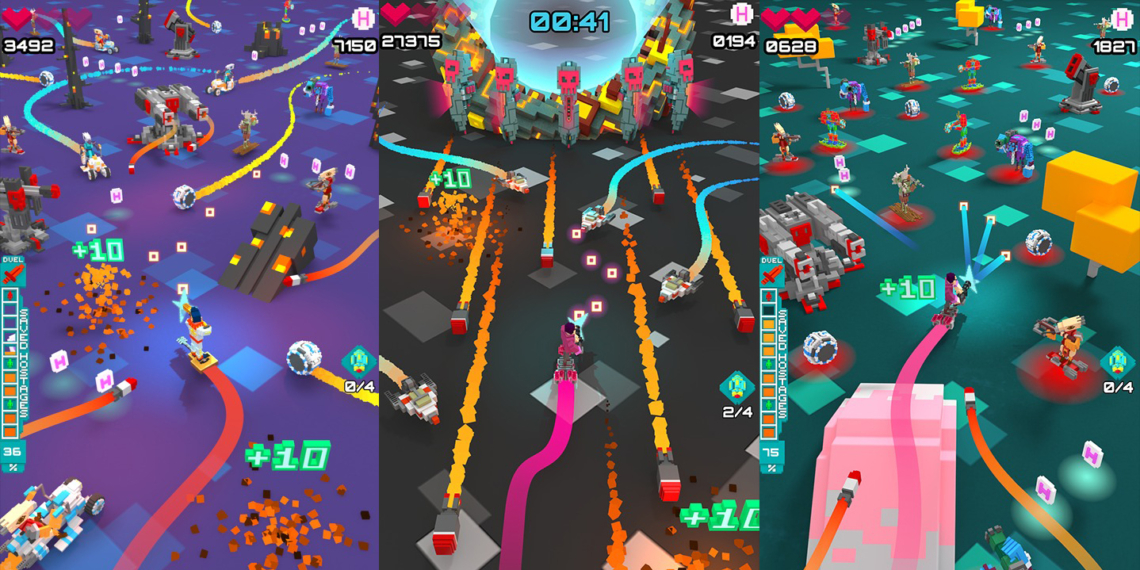Tap the DUEL sword icon in the purple arena

(x=12, y=275)
